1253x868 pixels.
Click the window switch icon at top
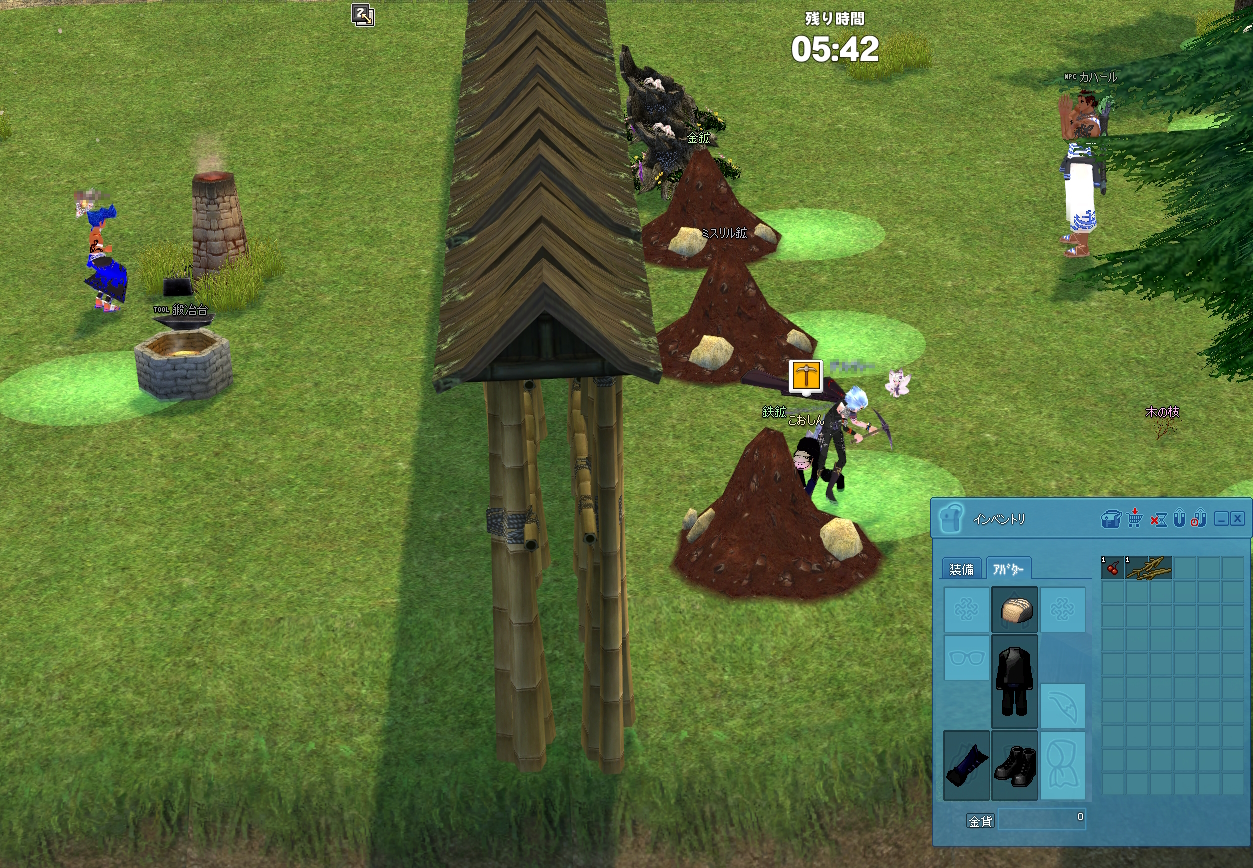click(362, 14)
